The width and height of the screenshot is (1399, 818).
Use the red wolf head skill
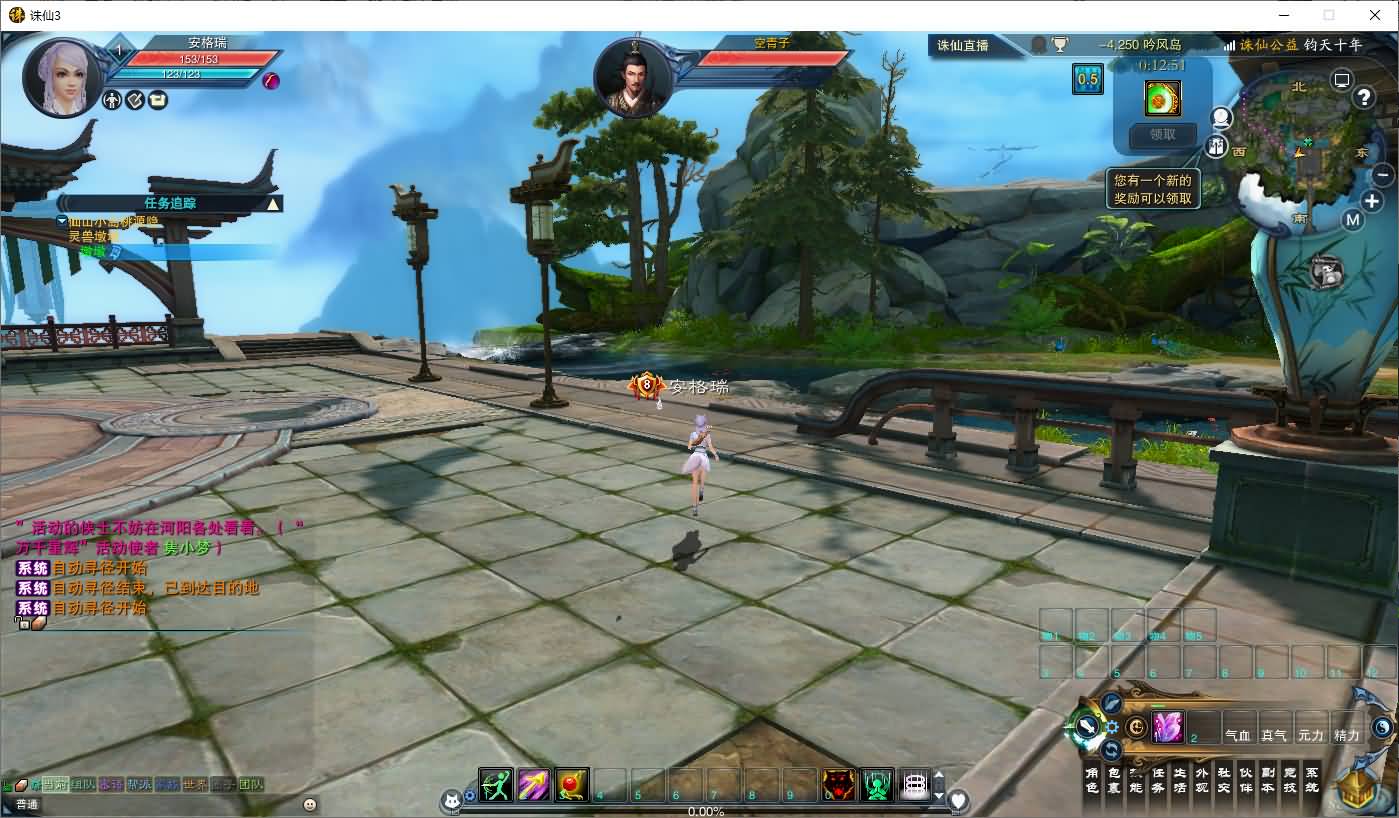pyautogui.click(x=838, y=785)
